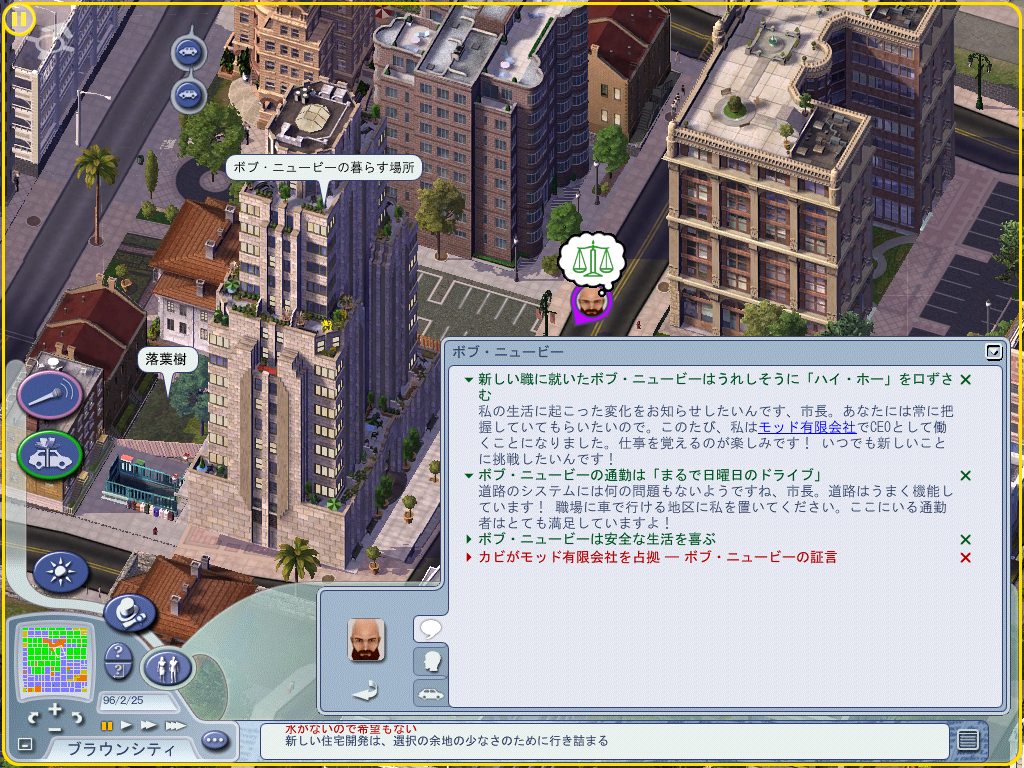
Task: Minimize the ボブ・ニュービー message panel
Action: (x=993, y=351)
